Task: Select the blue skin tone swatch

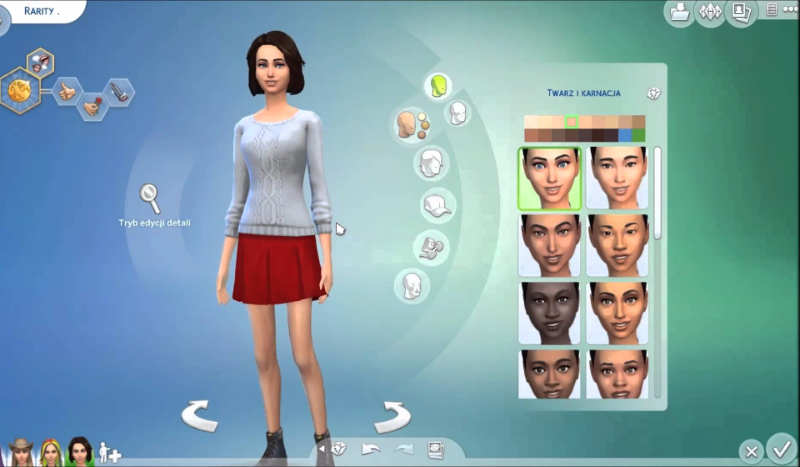Action: (625, 135)
